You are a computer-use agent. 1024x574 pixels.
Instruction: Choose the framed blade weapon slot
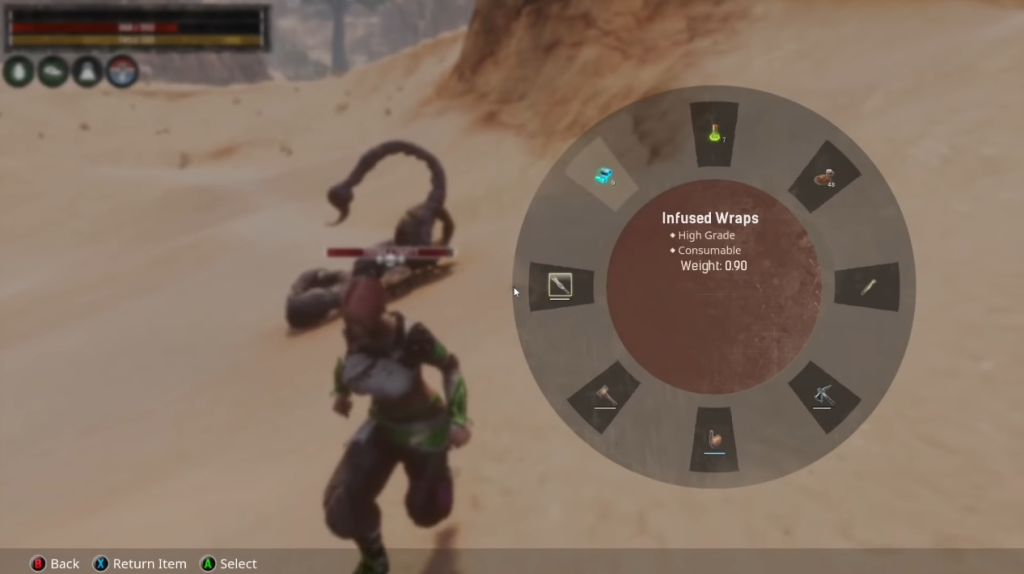[x=559, y=287]
